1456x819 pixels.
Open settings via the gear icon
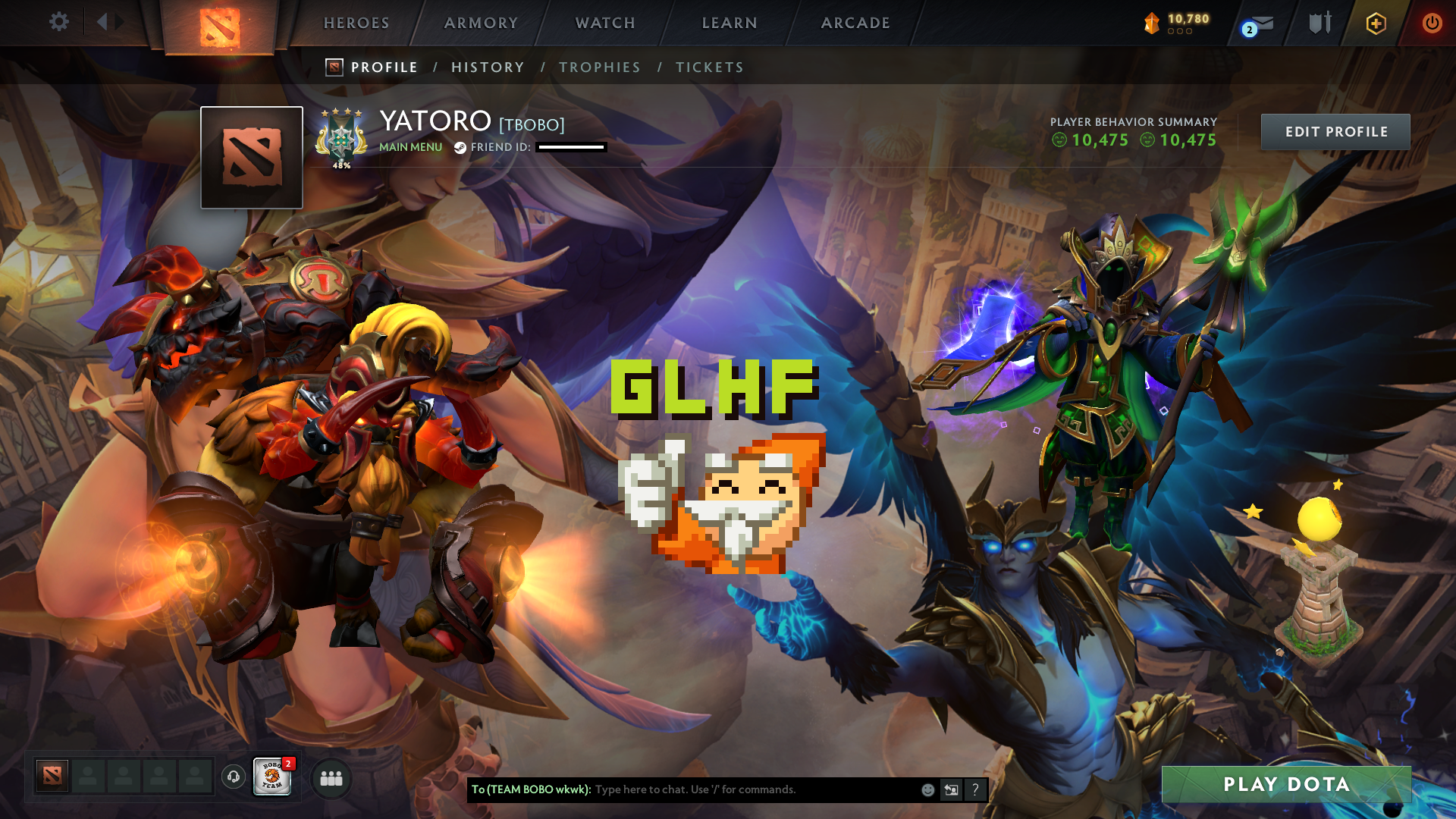click(x=59, y=22)
